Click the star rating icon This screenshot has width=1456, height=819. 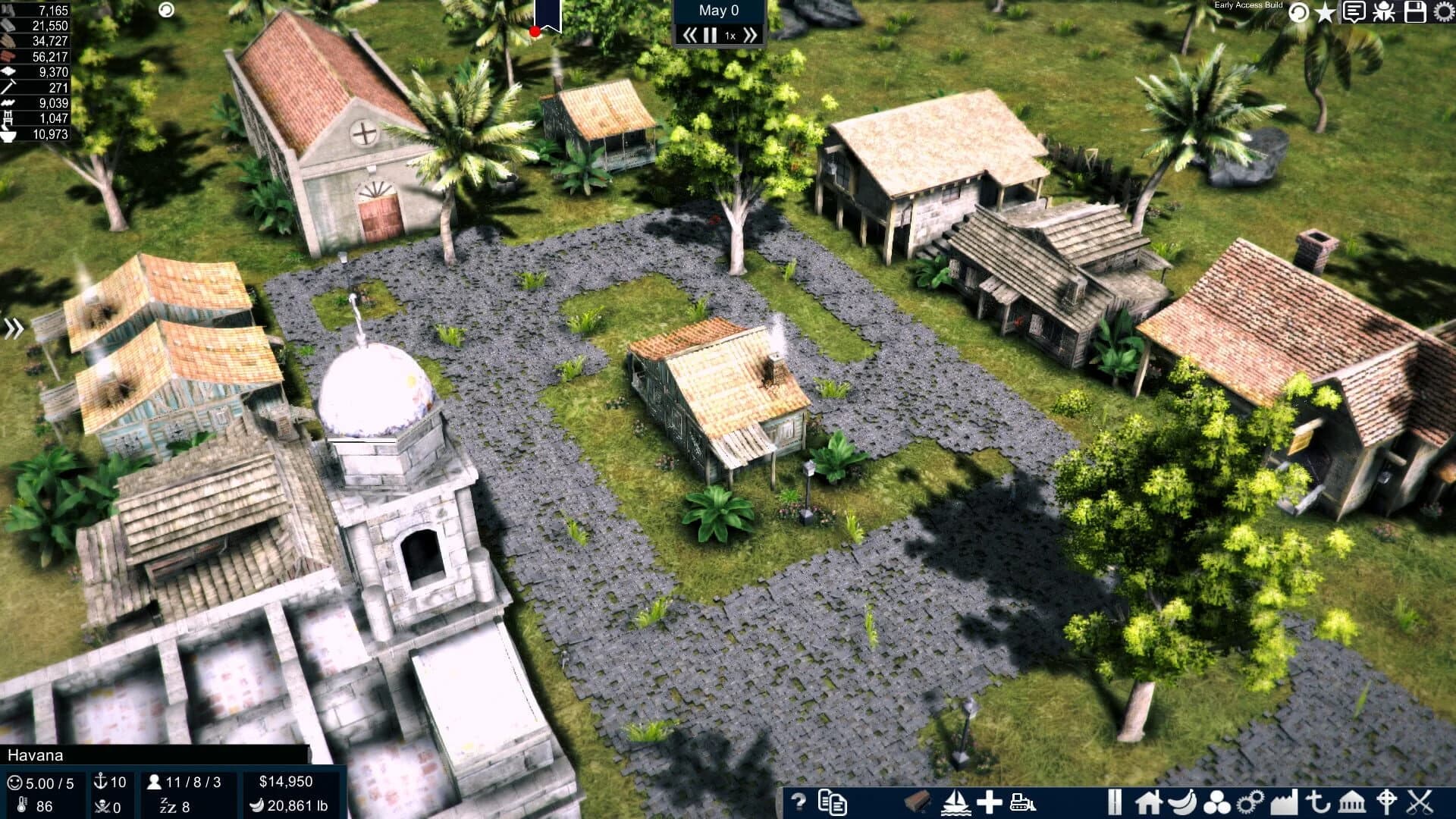tap(1326, 13)
